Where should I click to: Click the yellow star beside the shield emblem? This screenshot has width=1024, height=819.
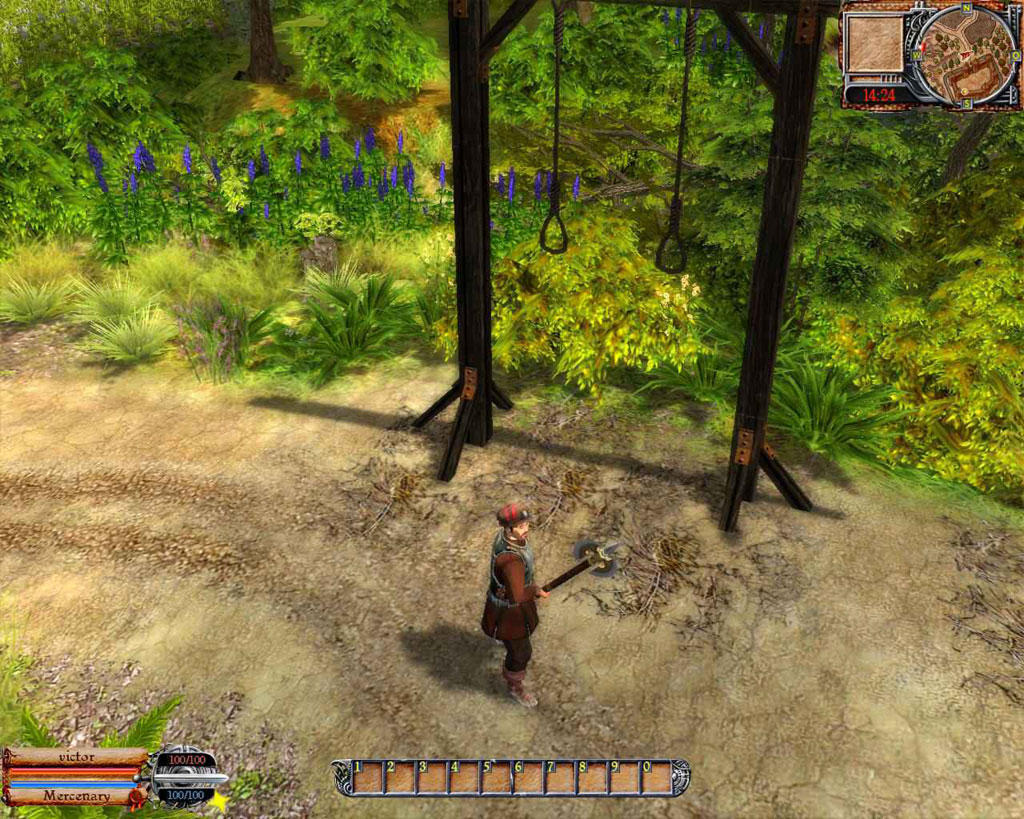tap(217, 800)
